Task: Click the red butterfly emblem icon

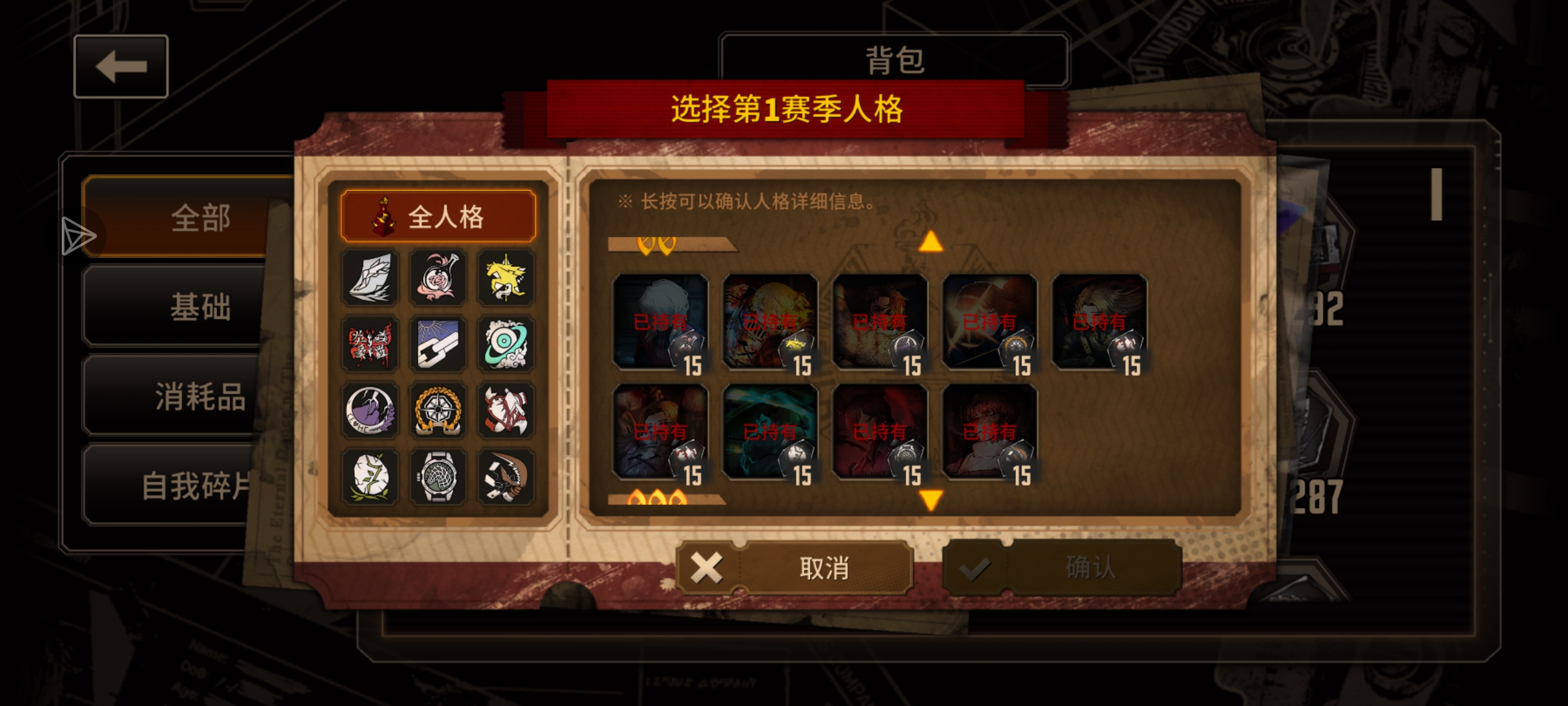Action: point(370,345)
